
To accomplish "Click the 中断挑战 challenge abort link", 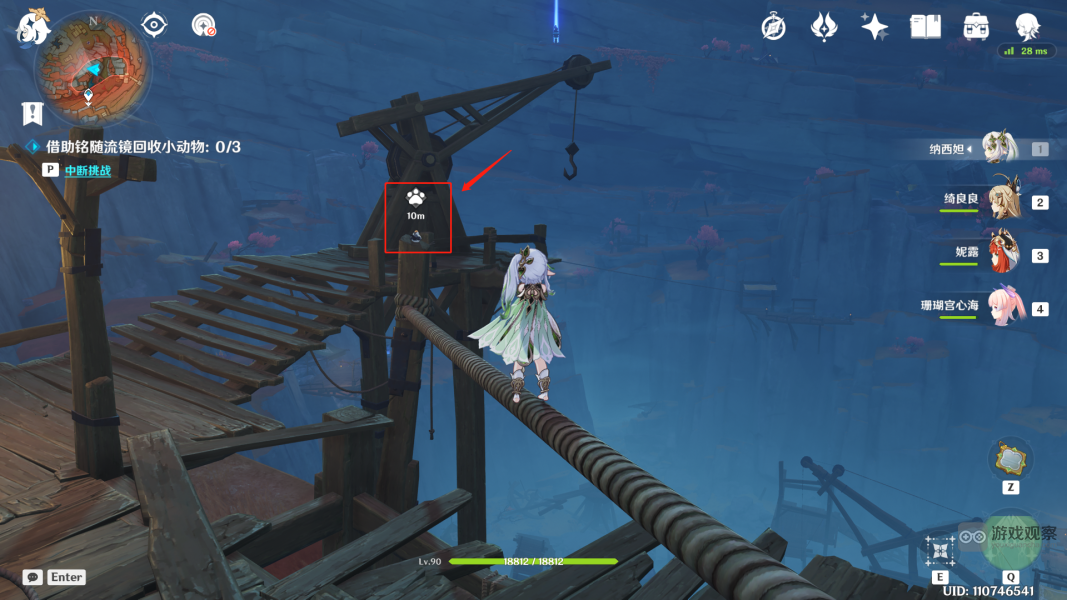I will 88,170.
